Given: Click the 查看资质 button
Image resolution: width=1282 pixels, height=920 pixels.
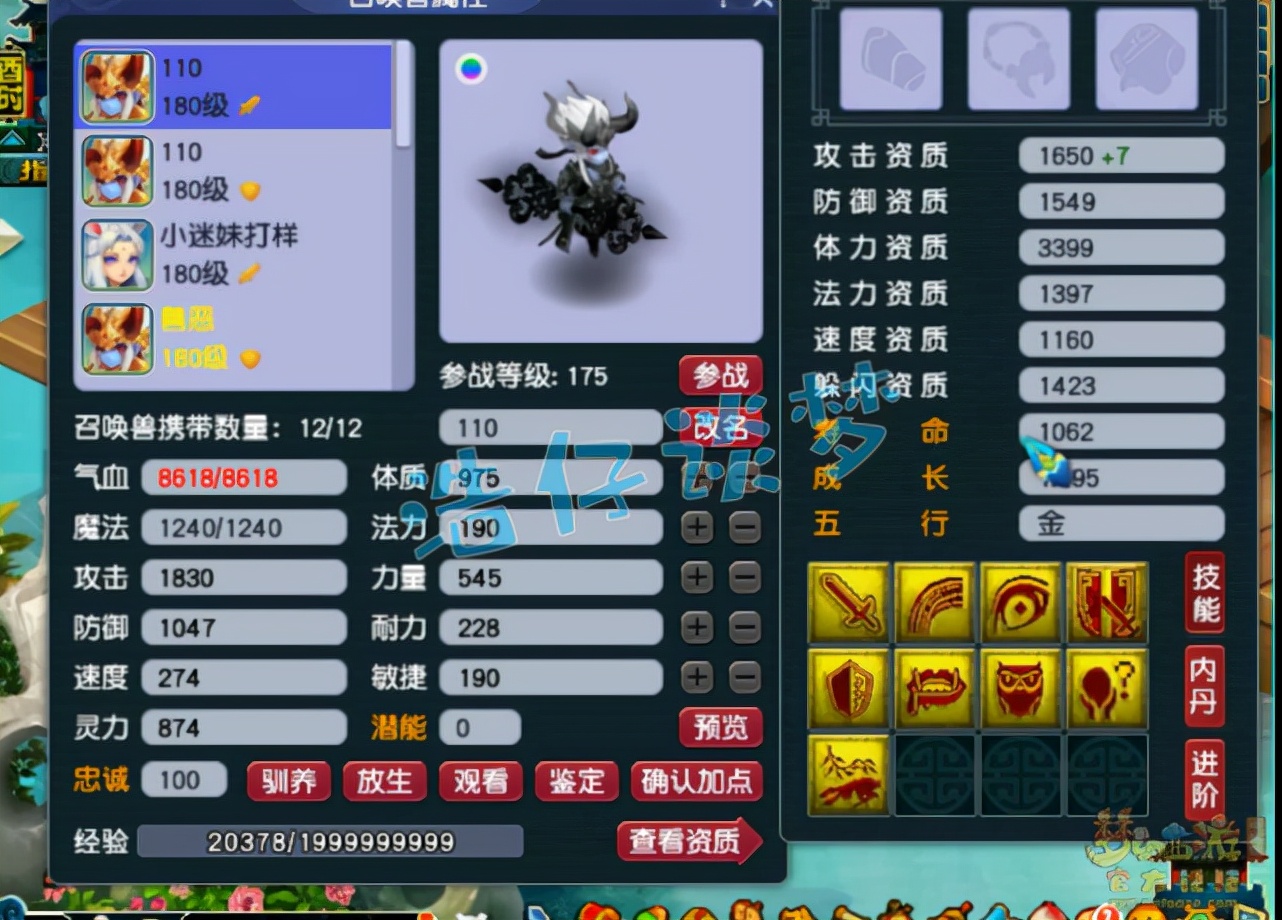Looking at the screenshot, I should point(688,843).
